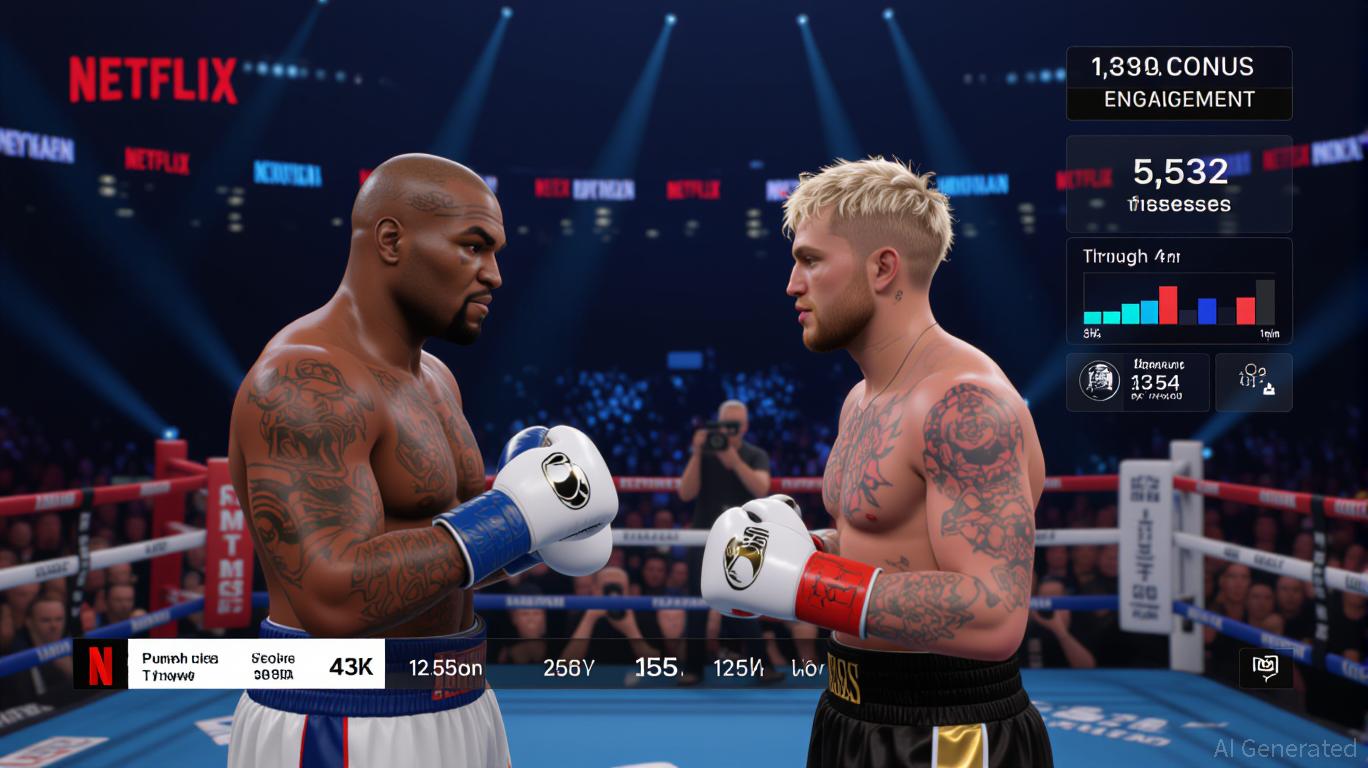
Task: Open the 1,339 Conus Engagement panel
Action: (1179, 83)
